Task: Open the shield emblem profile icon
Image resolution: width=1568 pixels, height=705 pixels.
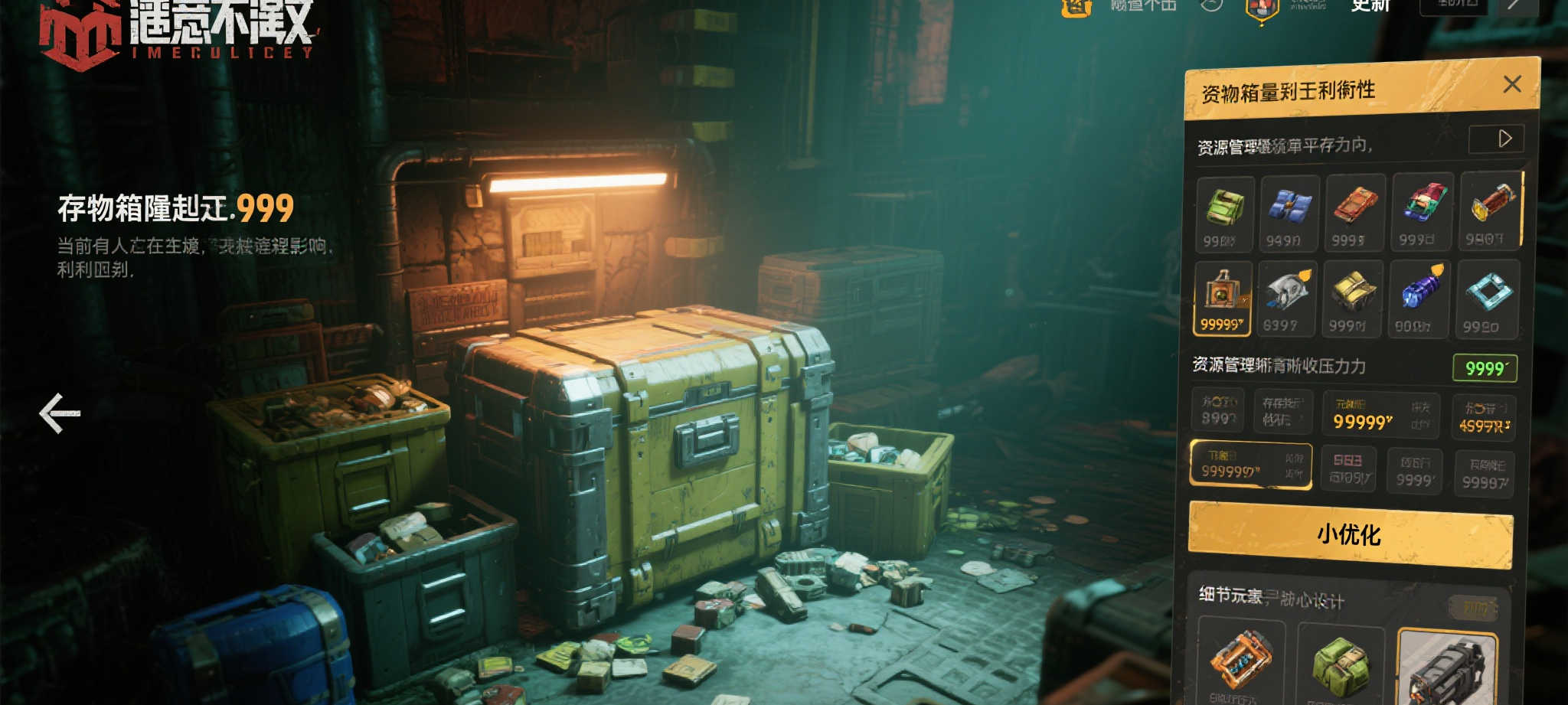Action: (1261, 9)
